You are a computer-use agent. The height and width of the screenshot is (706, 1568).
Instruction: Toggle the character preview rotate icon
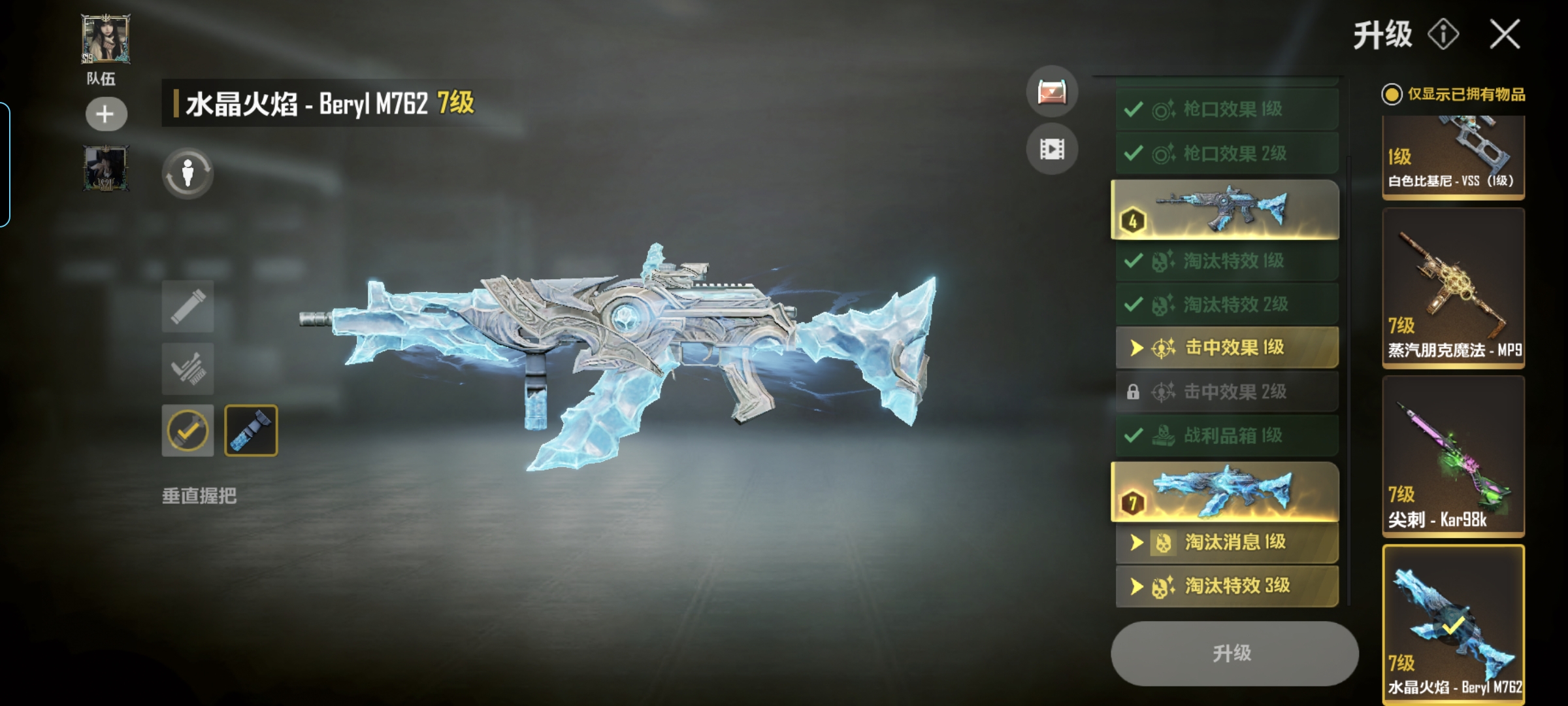tap(188, 174)
